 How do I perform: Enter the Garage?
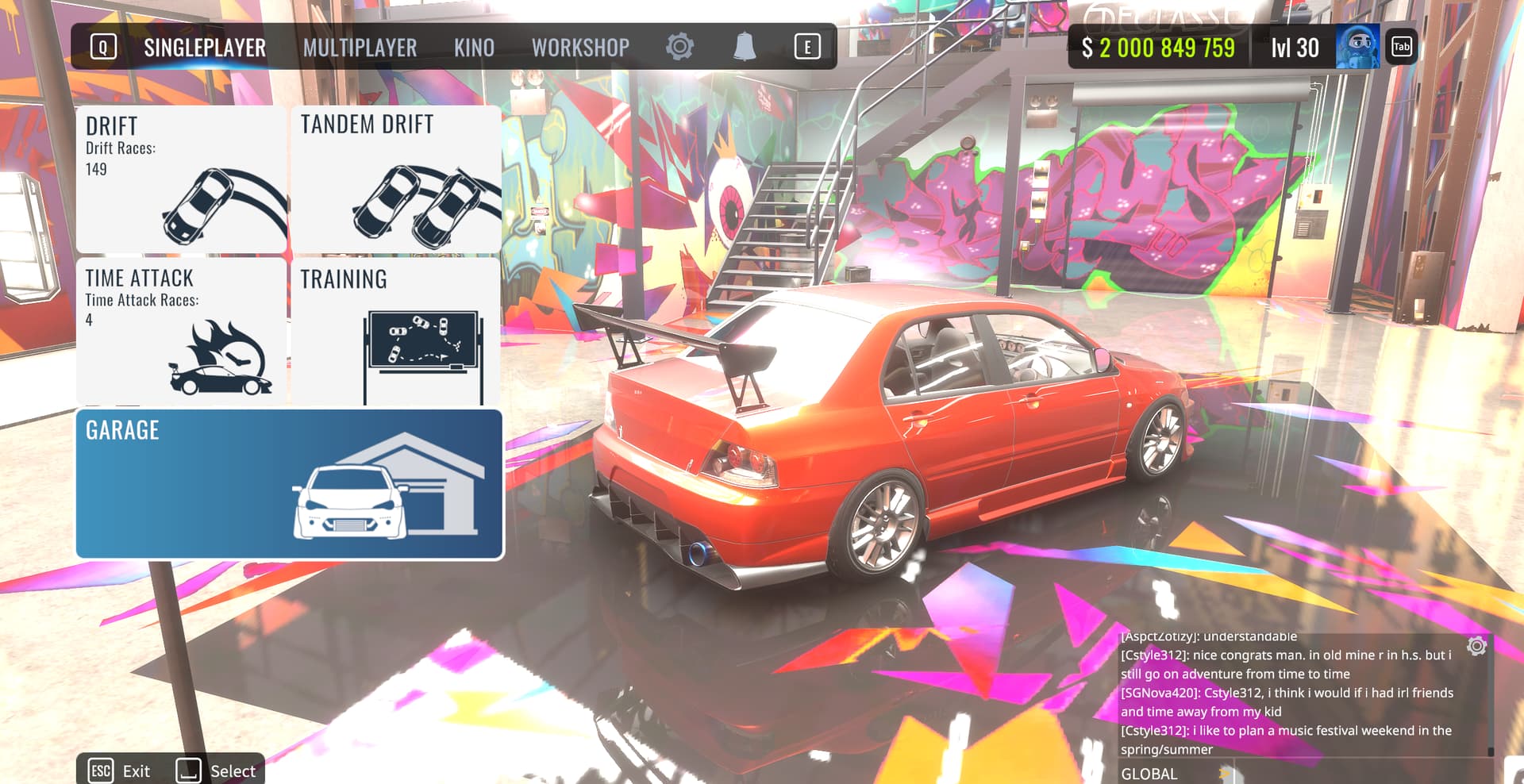tap(289, 484)
